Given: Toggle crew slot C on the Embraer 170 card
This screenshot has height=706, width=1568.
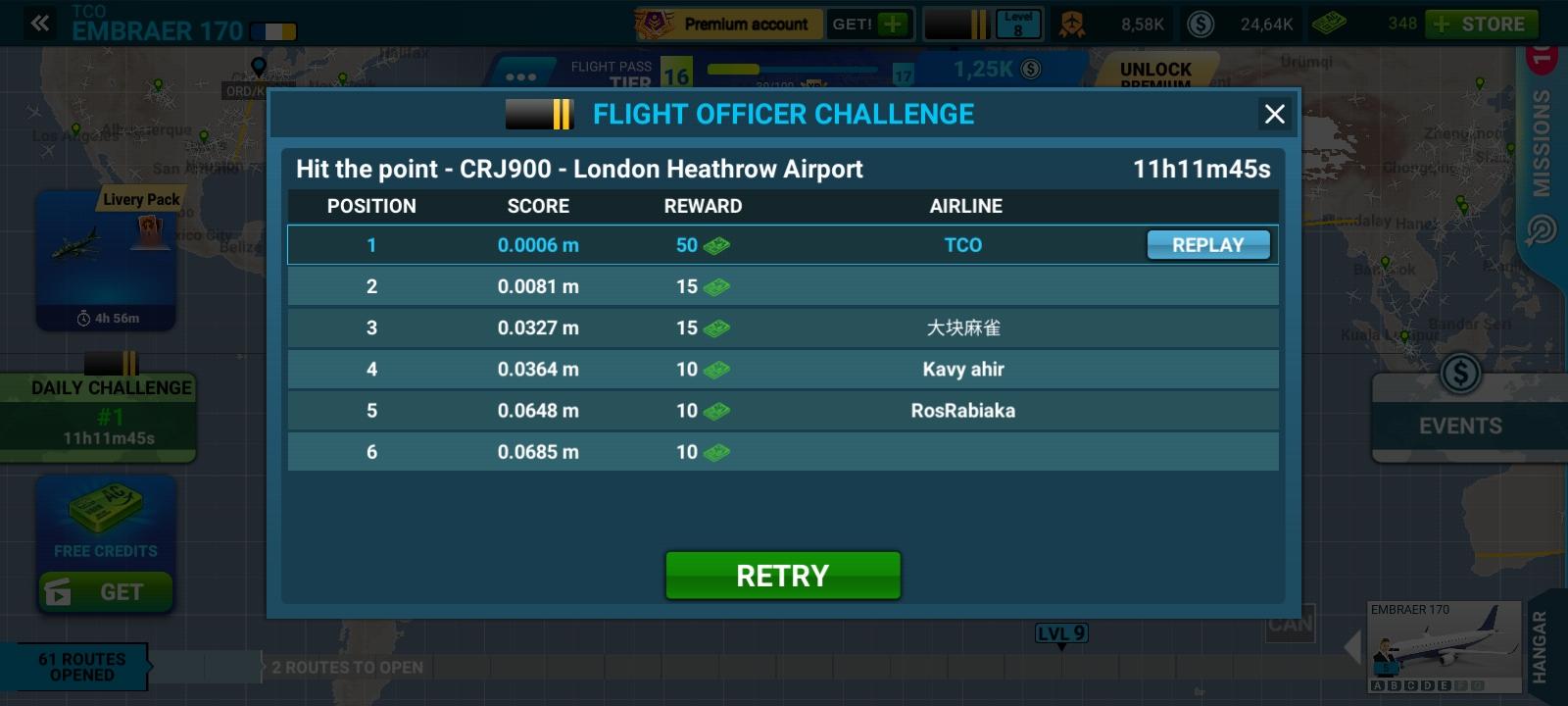Looking at the screenshot, I should pos(1411,685).
